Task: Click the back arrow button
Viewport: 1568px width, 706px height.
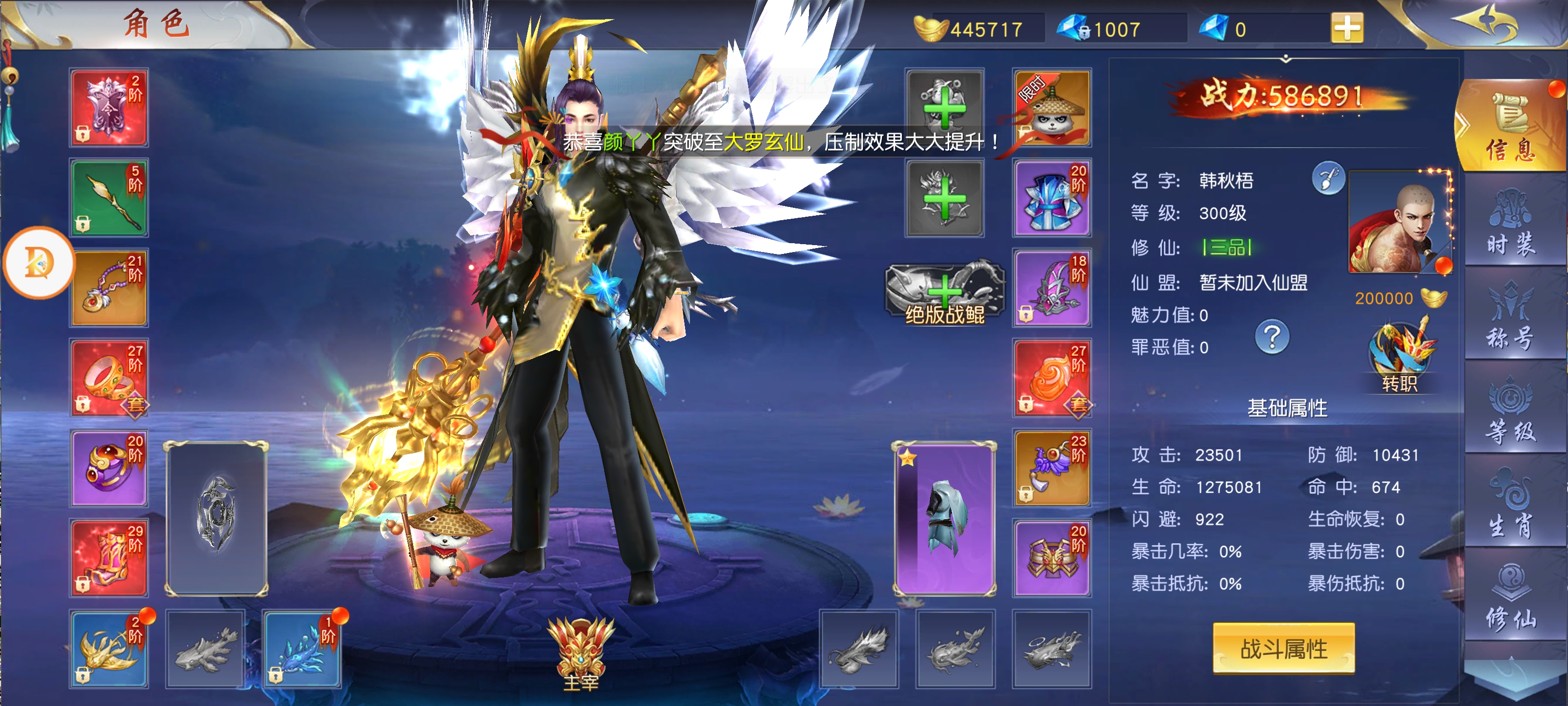Action: (x=1485, y=25)
